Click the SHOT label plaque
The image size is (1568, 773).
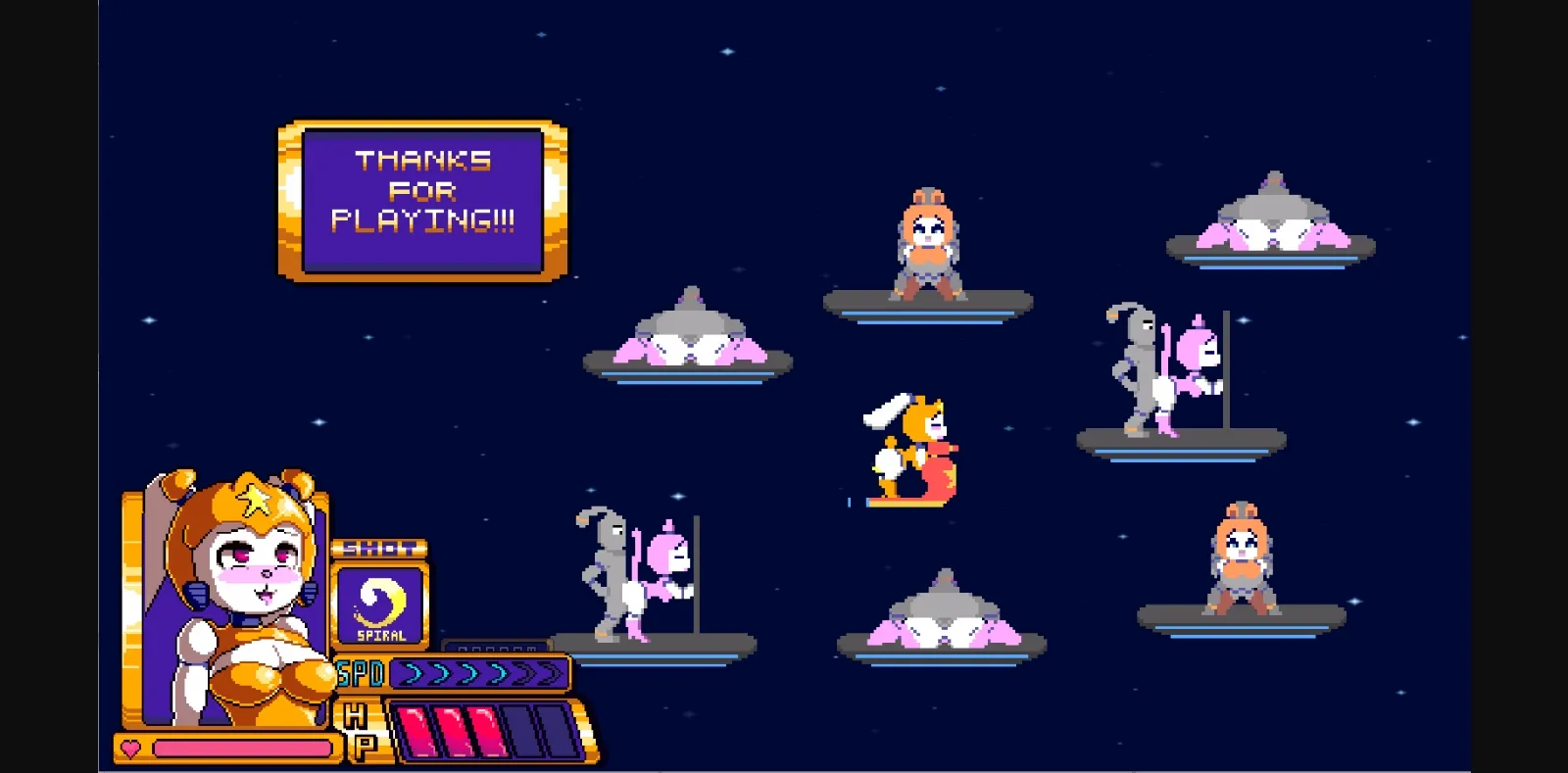tap(380, 550)
